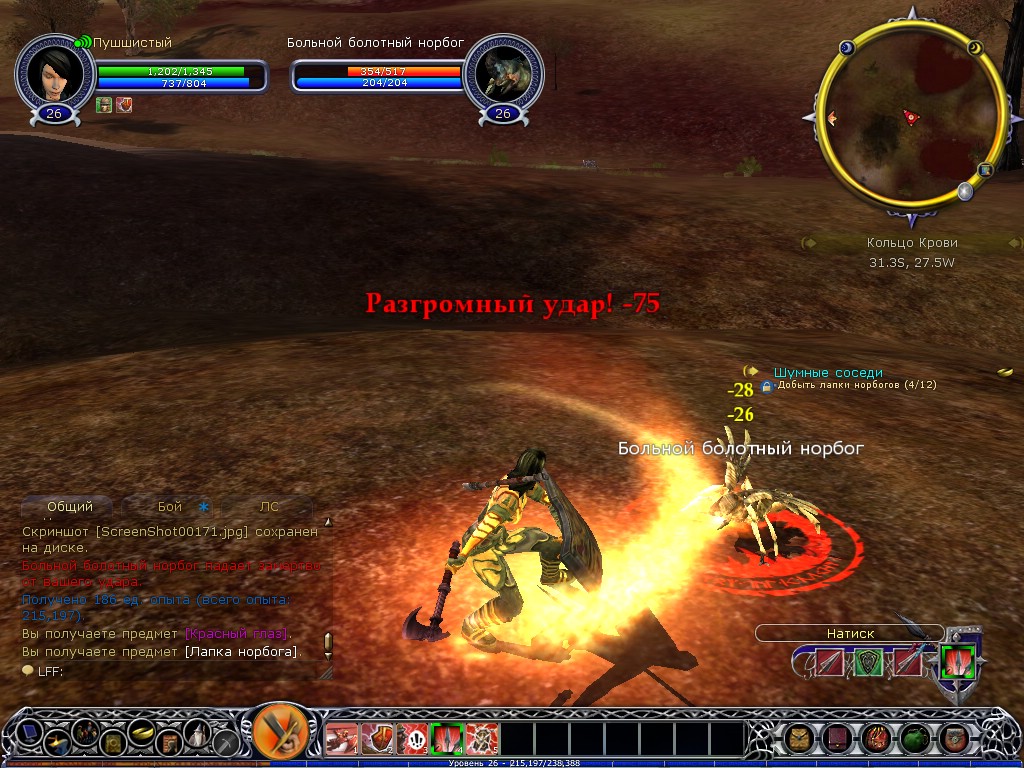
Task: Switch to the ЛС private messages tab
Action: point(269,507)
